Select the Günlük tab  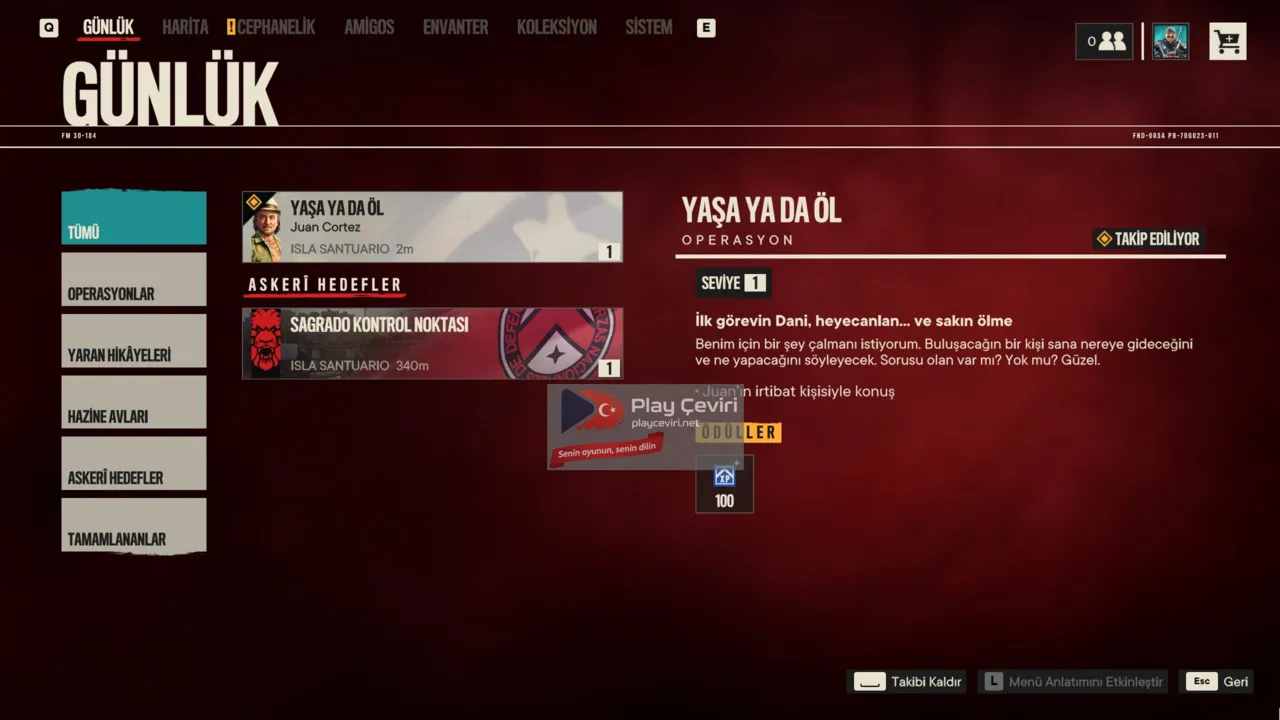(108, 27)
